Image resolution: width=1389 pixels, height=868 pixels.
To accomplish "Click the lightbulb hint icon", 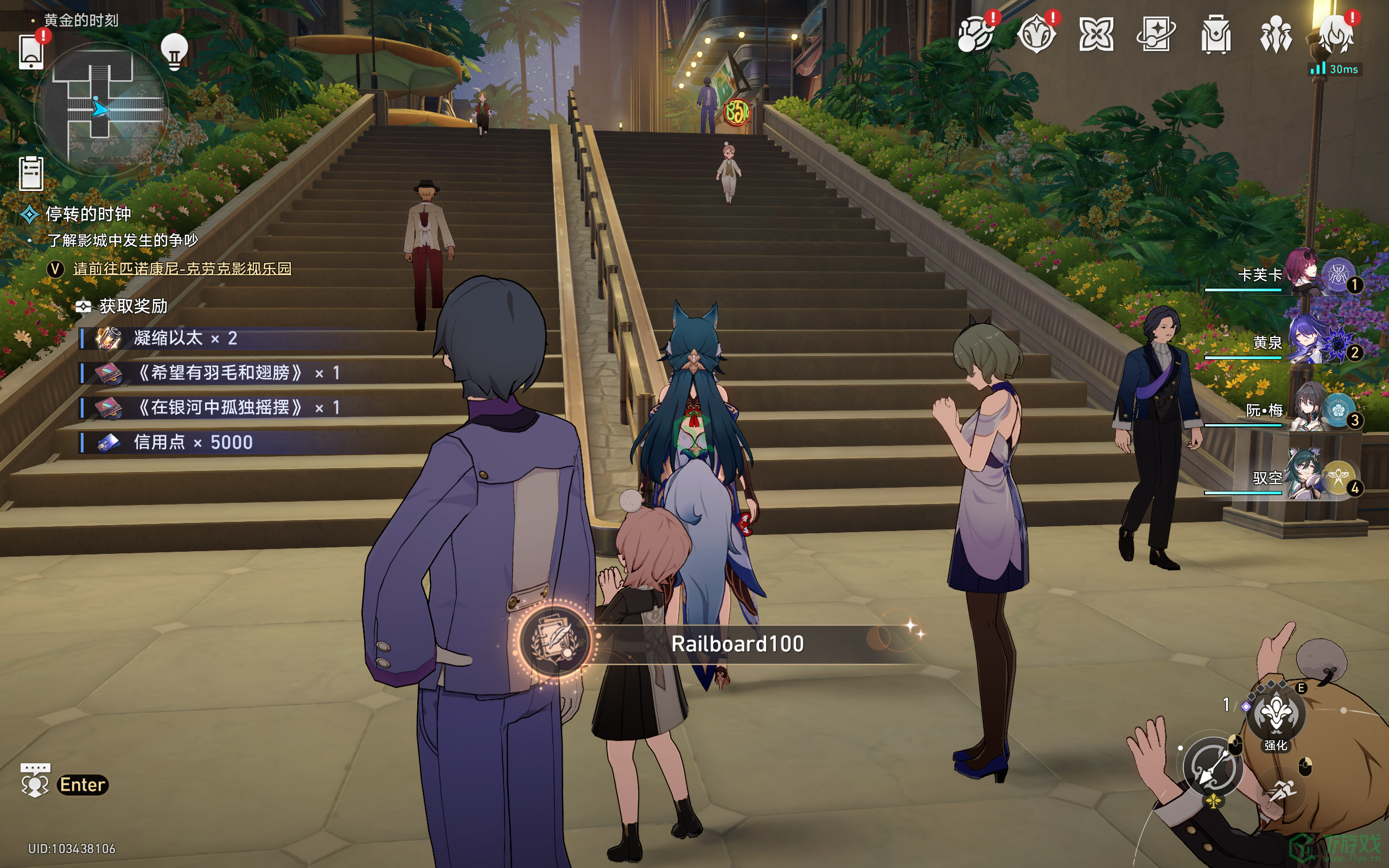I will point(174,52).
